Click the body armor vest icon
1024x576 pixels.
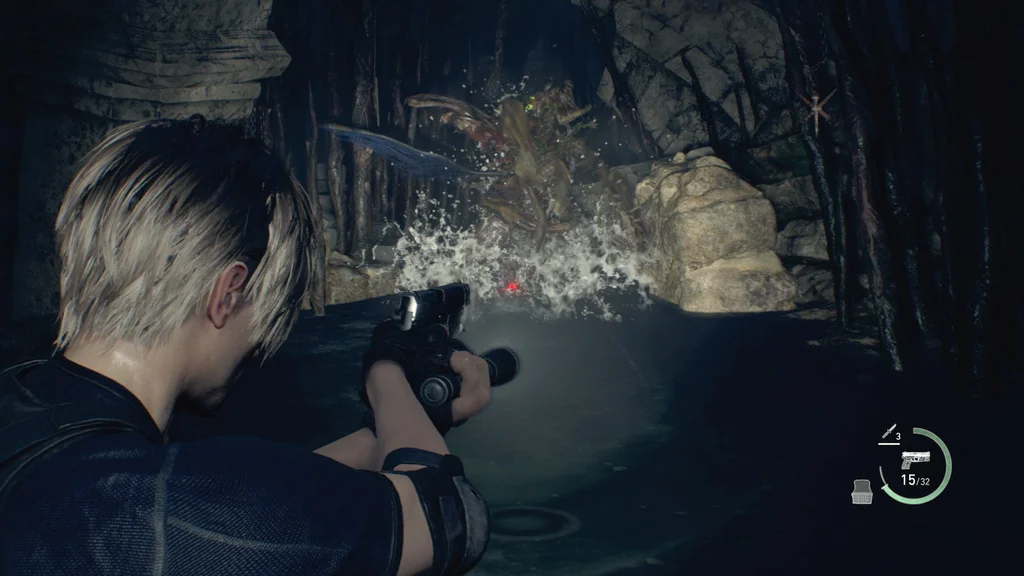(x=862, y=491)
